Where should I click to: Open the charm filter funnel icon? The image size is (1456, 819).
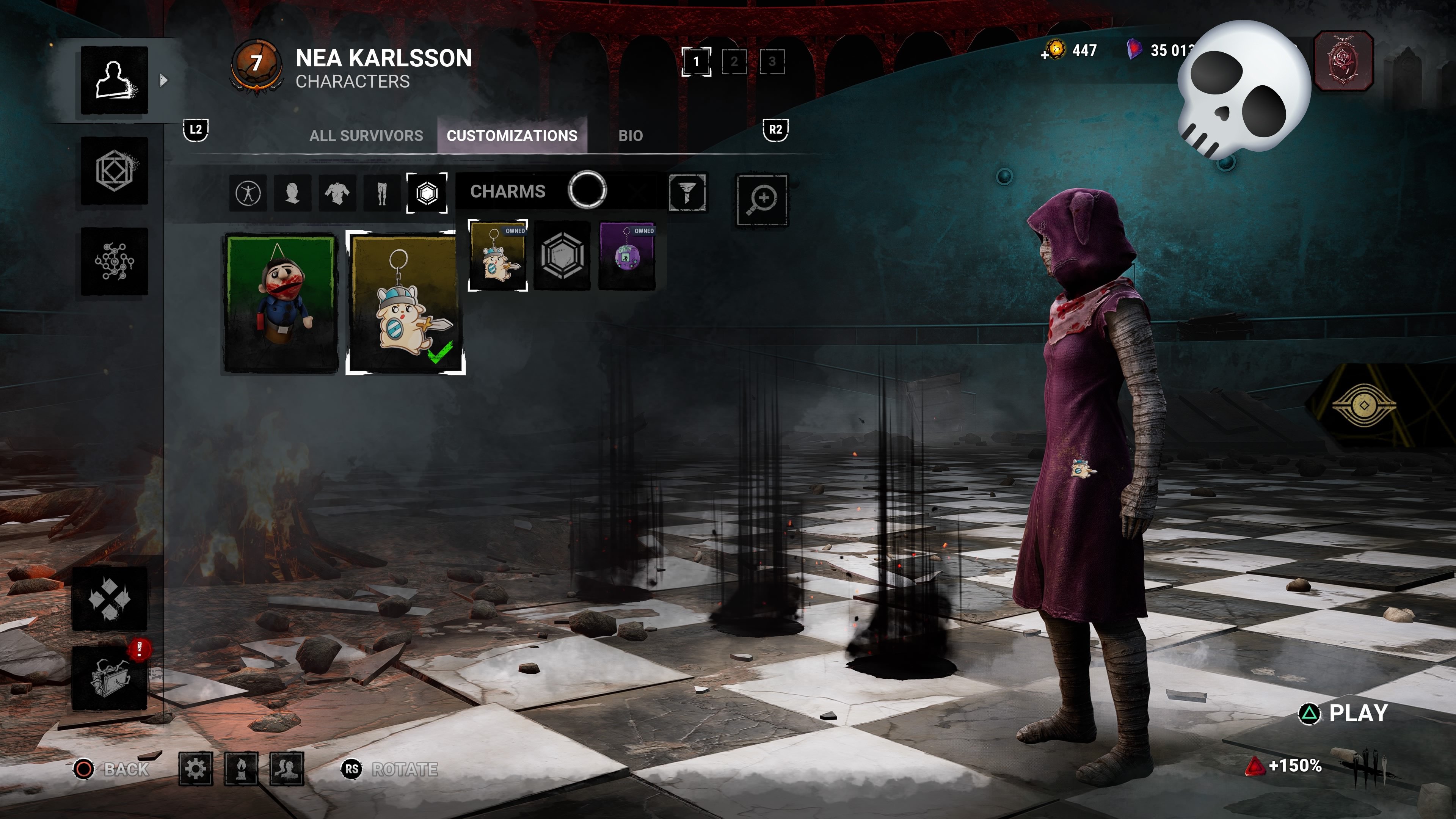pos(687,194)
